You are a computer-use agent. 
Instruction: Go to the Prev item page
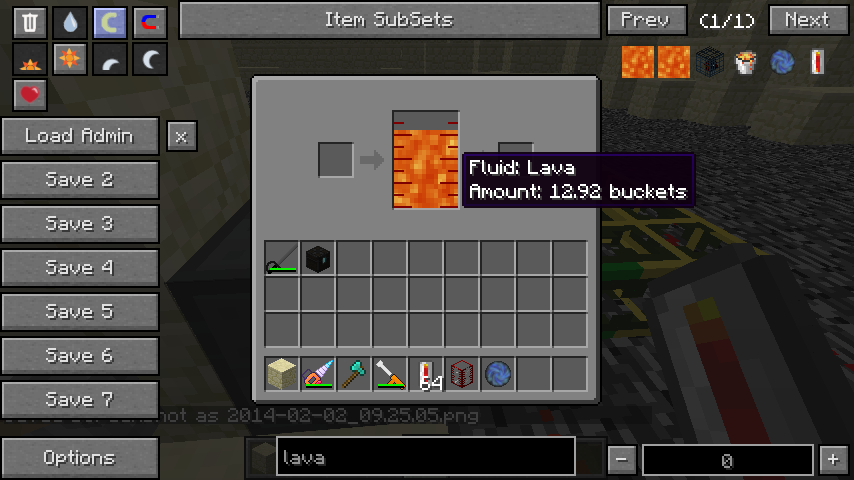(645, 19)
